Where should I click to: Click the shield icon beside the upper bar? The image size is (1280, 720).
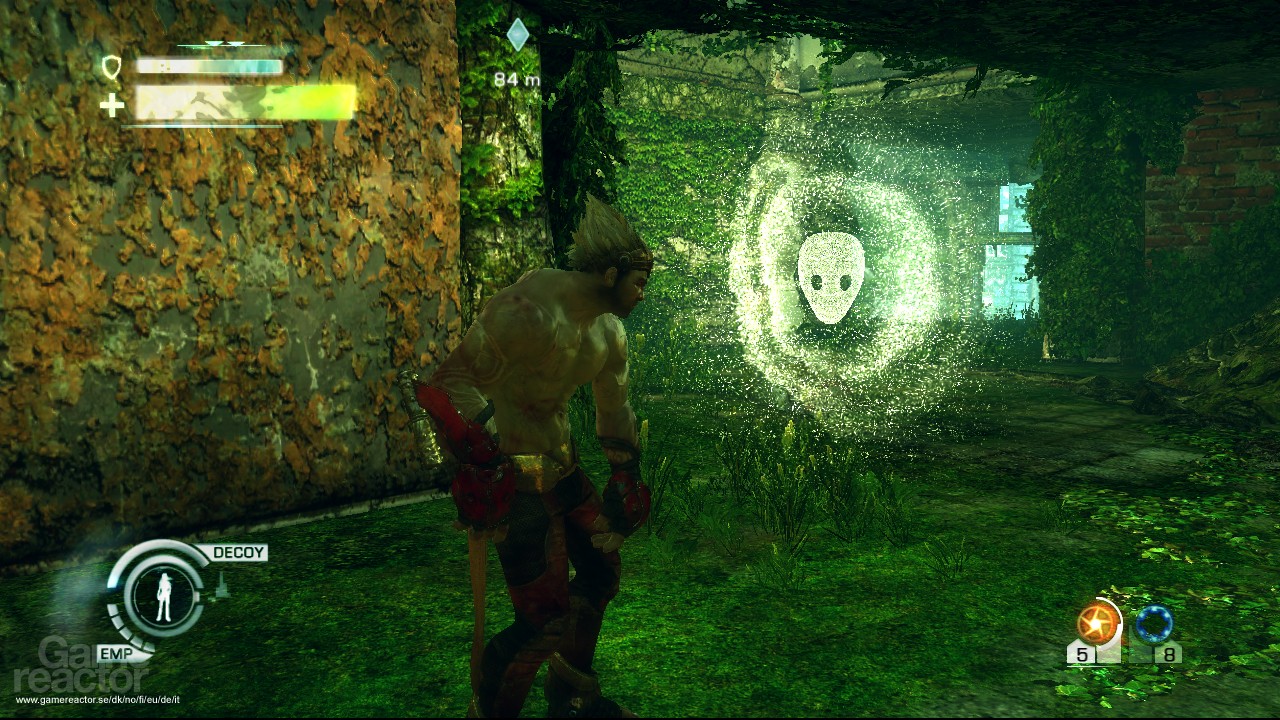click(x=113, y=67)
